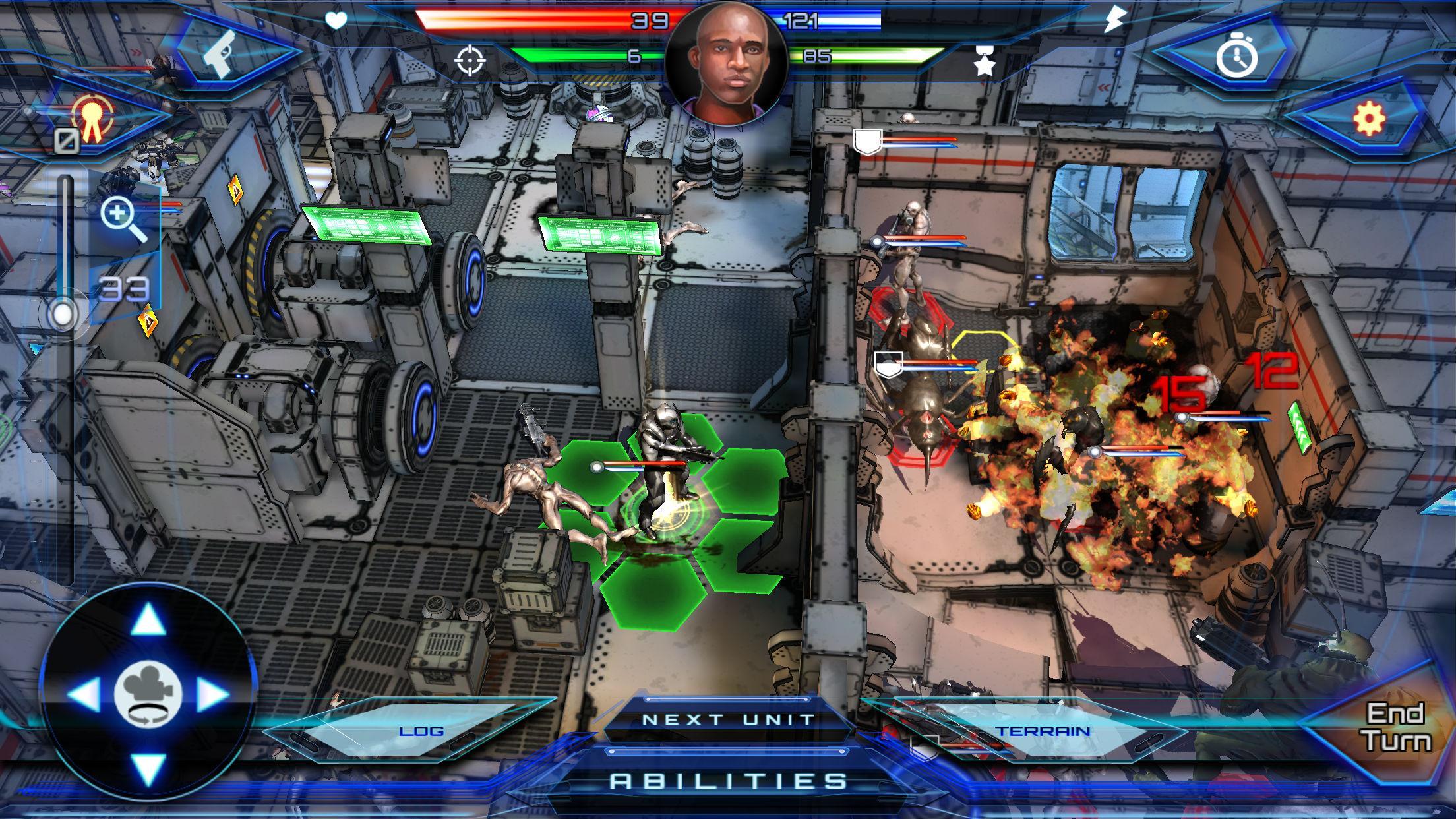Select the health heart icon
1456x819 pixels.
[336, 20]
